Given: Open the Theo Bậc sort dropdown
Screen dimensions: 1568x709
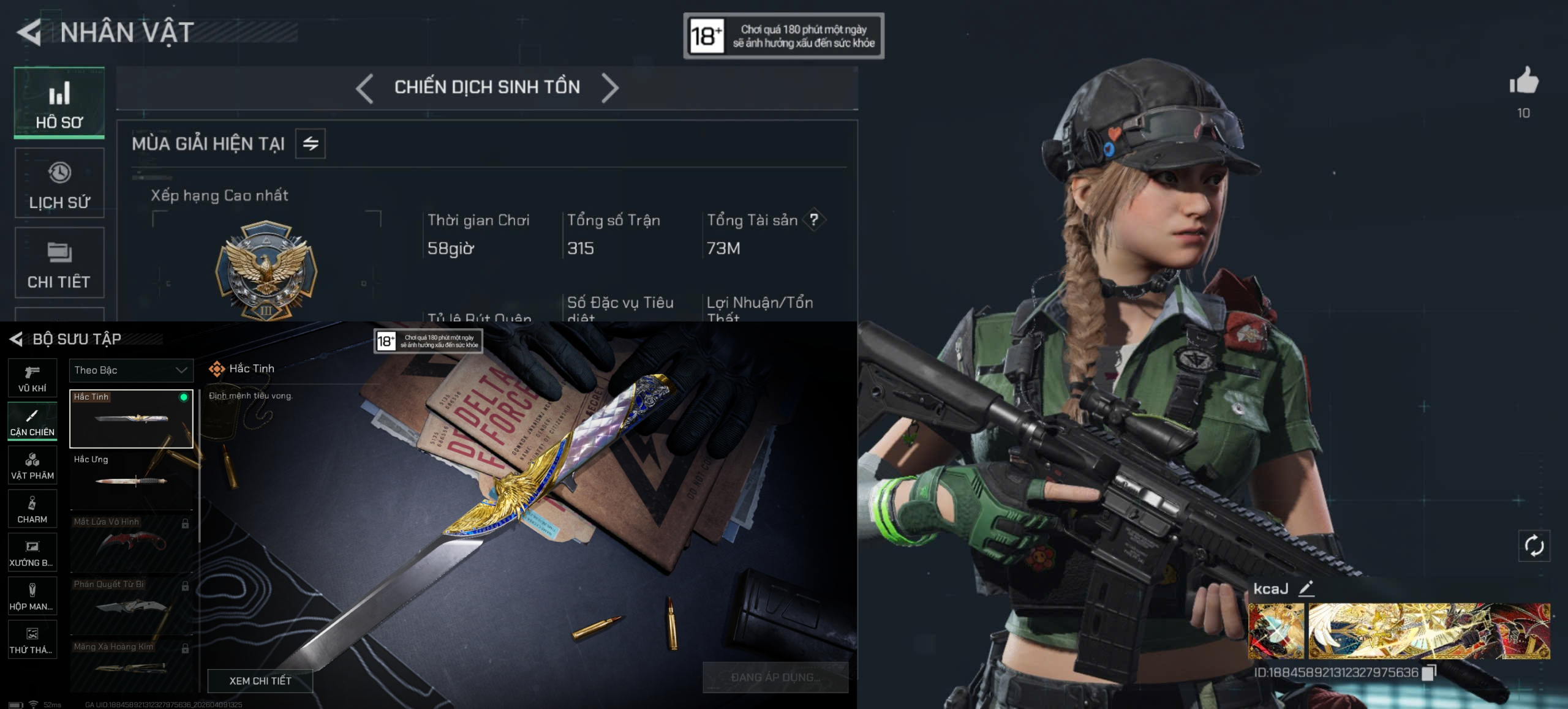Looking at the screenshot, I should [x=130, y=370].
